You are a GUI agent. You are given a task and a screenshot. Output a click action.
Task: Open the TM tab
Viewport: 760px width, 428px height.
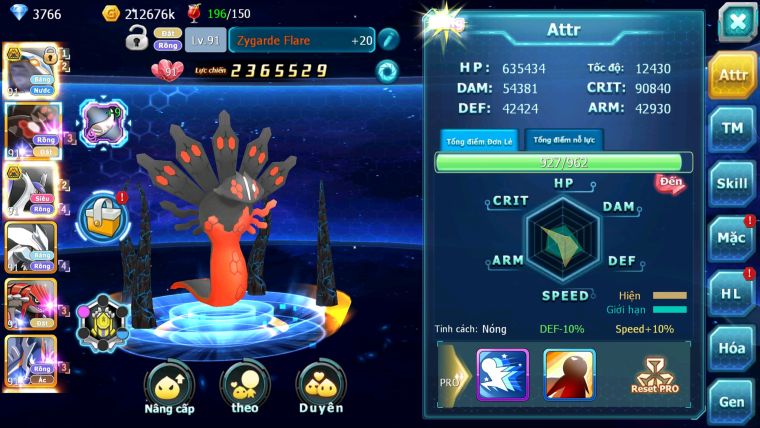click(x=733, y=128)
